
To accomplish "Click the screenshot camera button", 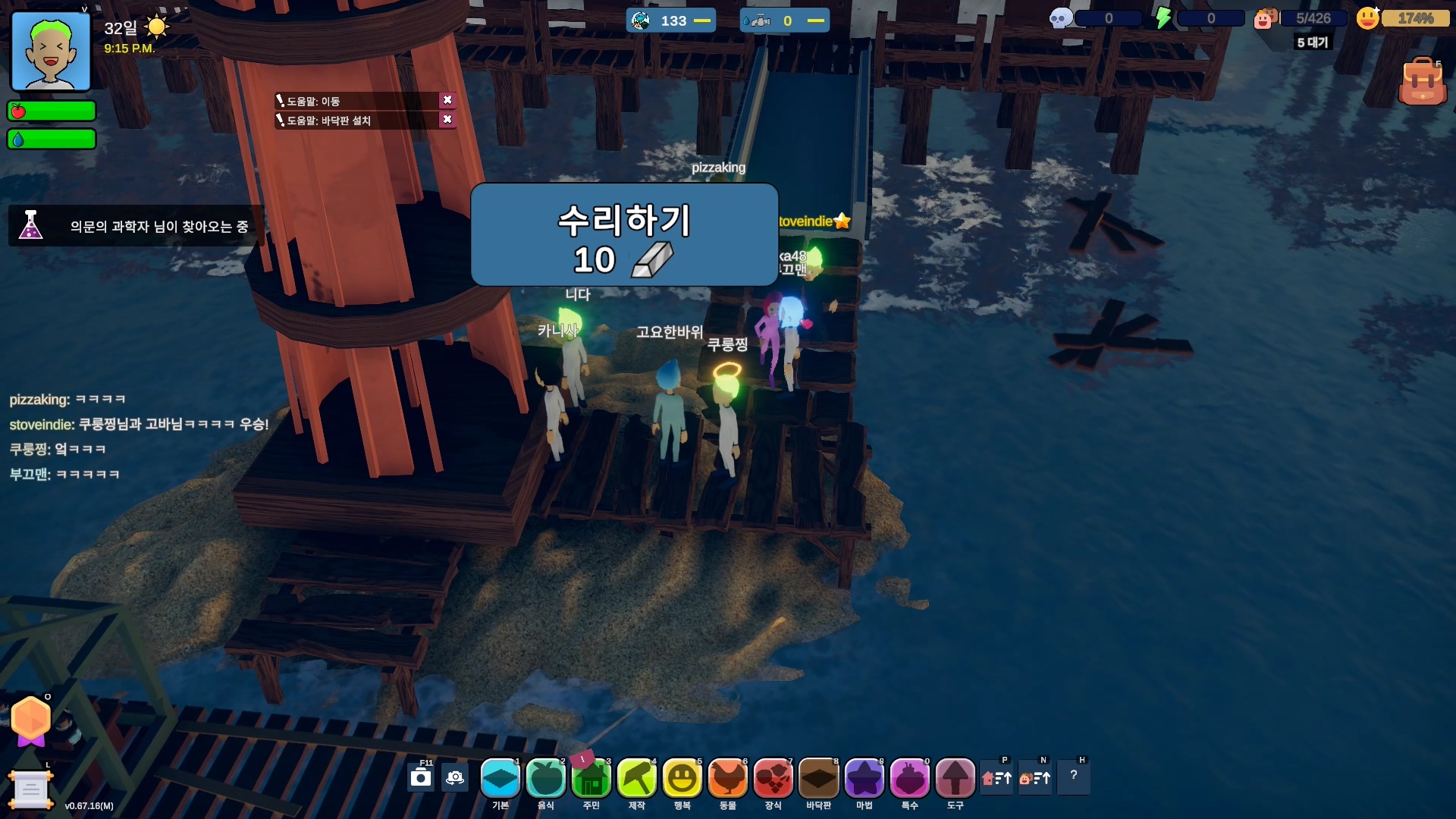I will coord(421,778).
